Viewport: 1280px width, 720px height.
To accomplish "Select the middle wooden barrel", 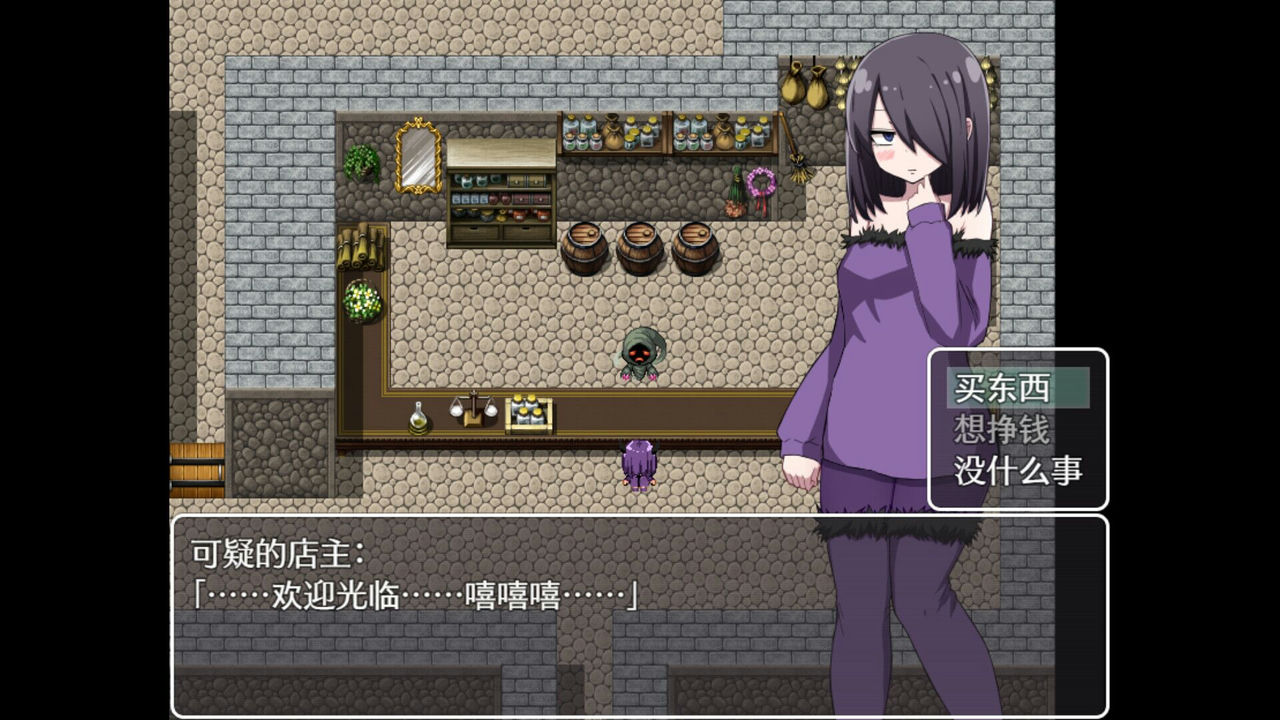I will (x=638, y=248).
